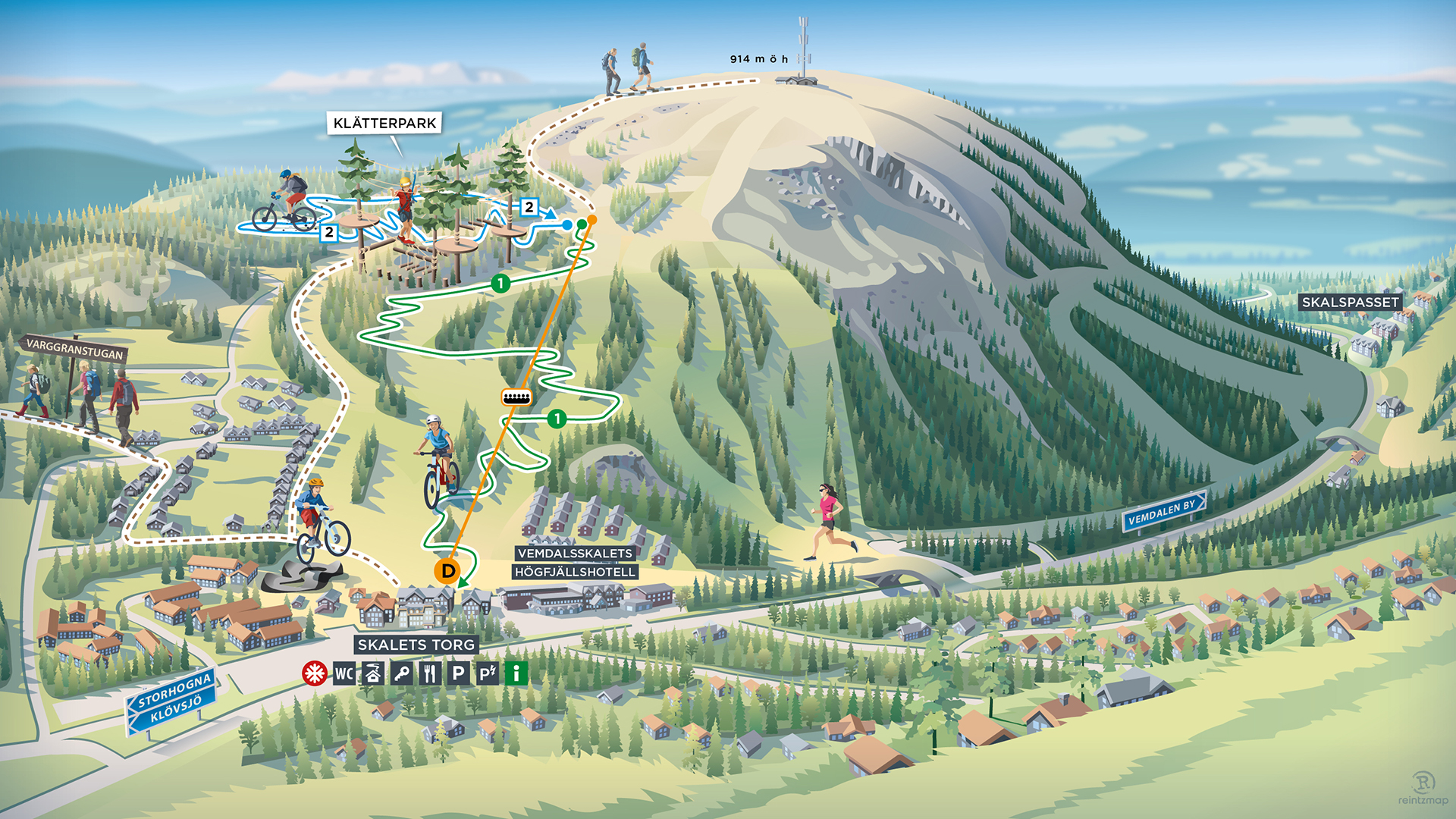Select the Skalets Torg label
Viewport: 1456px width, 819px height.
coord(416,645)
